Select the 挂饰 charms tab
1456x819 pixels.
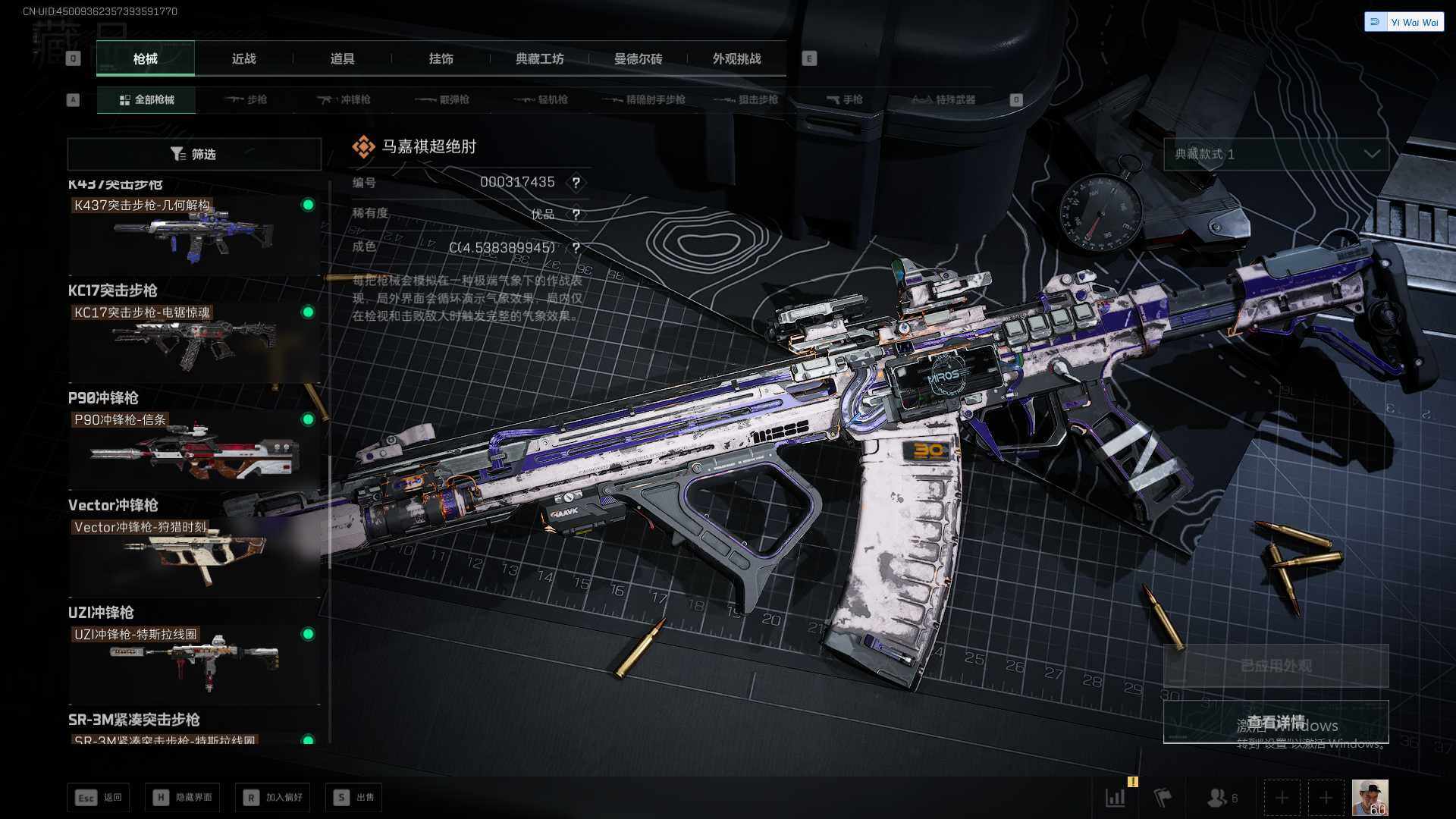click(441, 58)
